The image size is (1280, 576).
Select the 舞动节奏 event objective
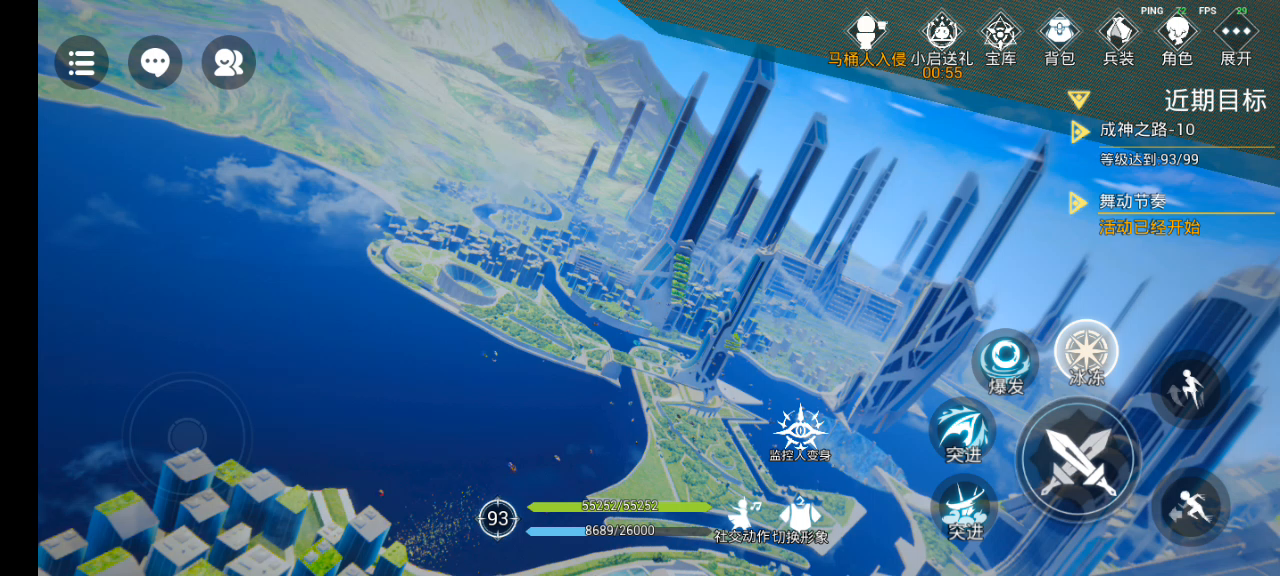(x=1133, y=202)
